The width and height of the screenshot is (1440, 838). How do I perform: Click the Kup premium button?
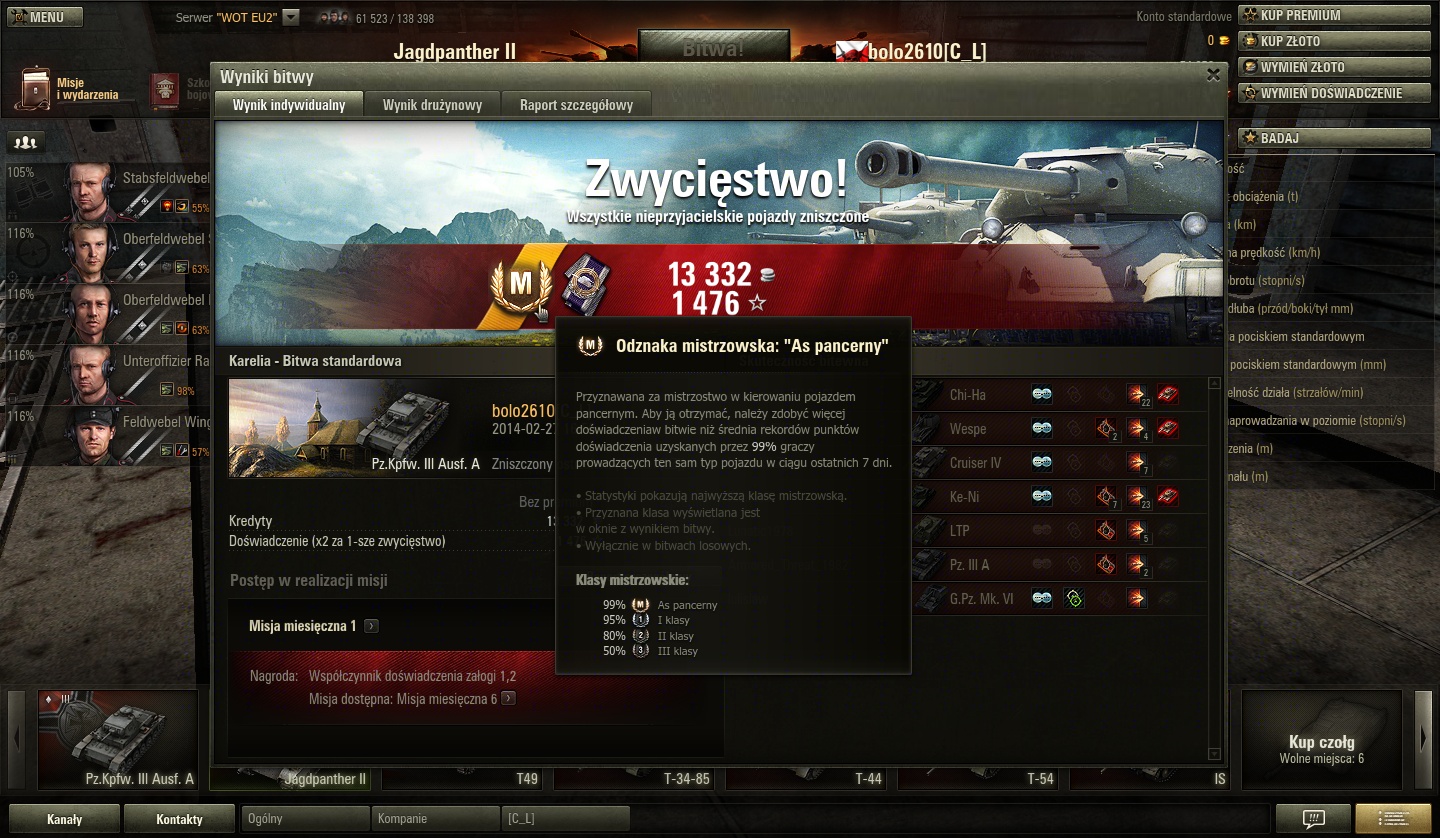[1334, 15]
